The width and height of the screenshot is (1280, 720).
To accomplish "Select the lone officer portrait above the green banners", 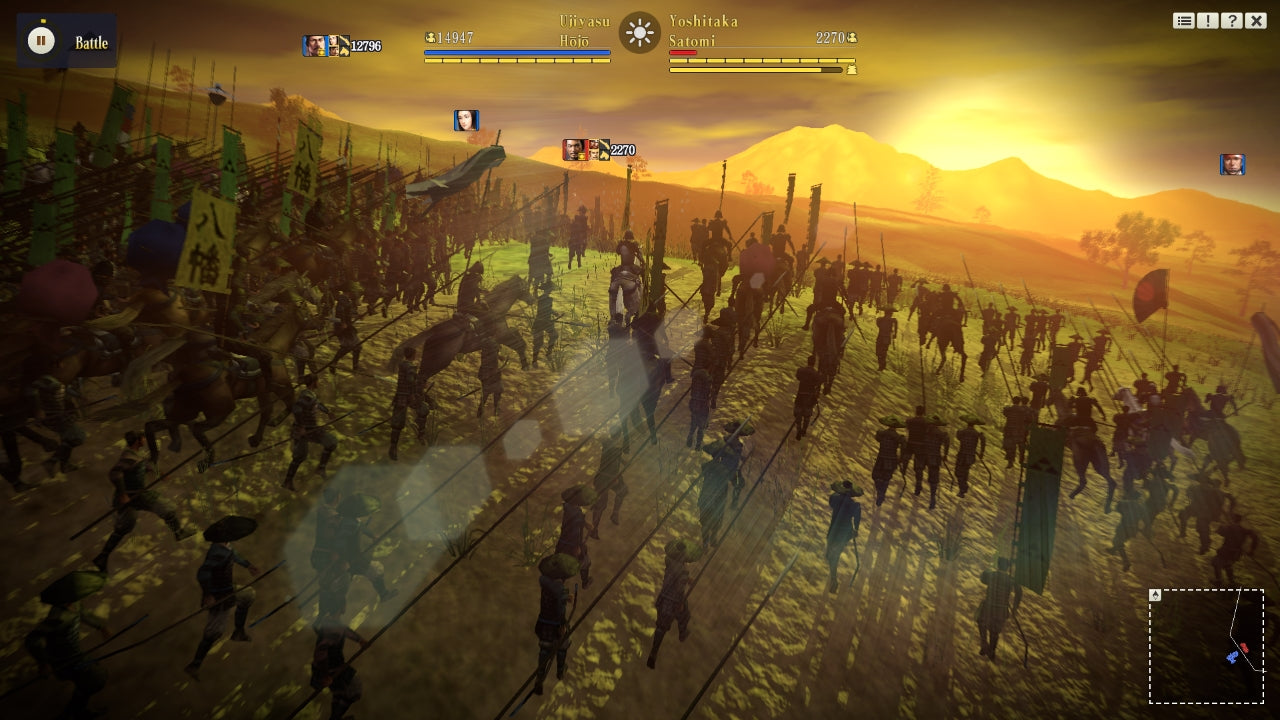I will click(x=465, y=119).
